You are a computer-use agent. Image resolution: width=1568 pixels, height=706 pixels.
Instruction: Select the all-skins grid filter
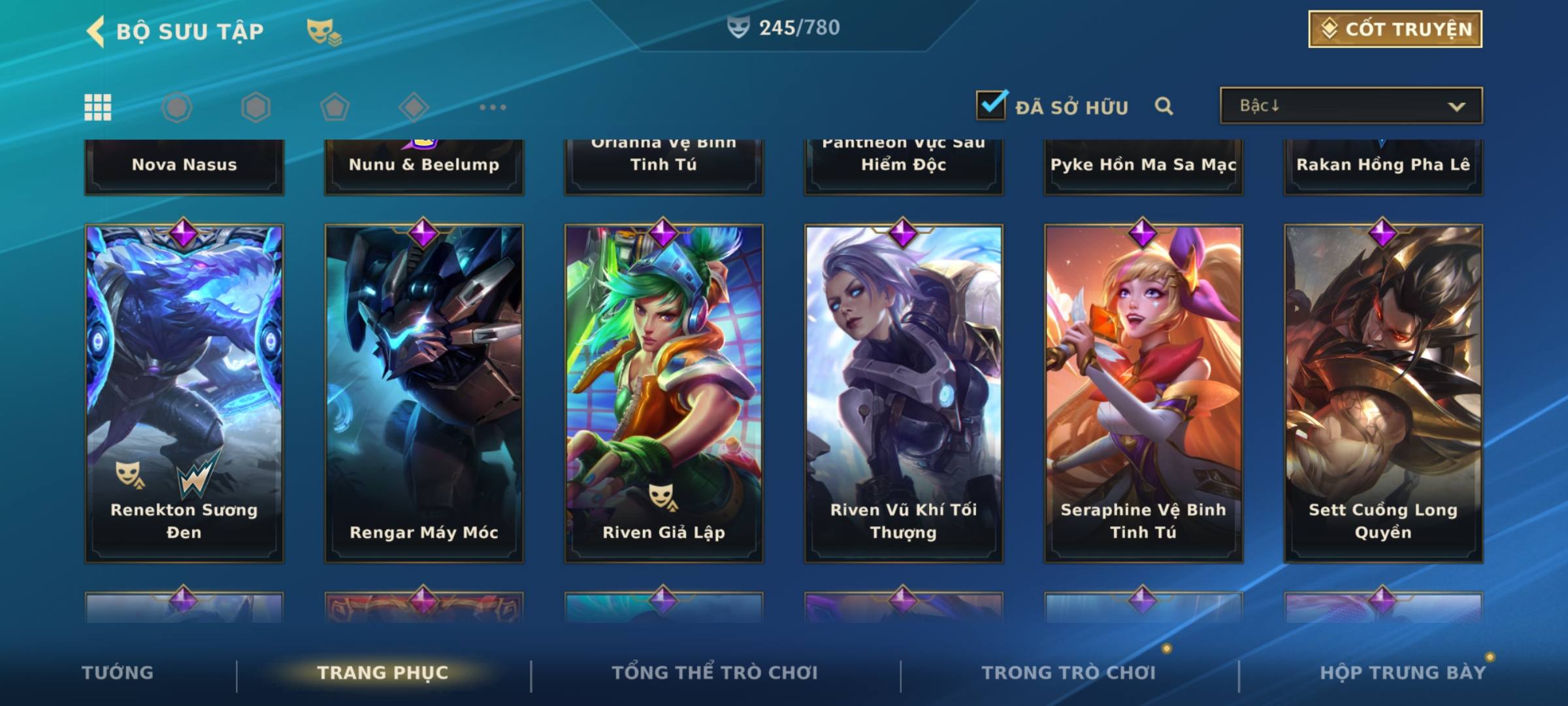coord(98,107)
